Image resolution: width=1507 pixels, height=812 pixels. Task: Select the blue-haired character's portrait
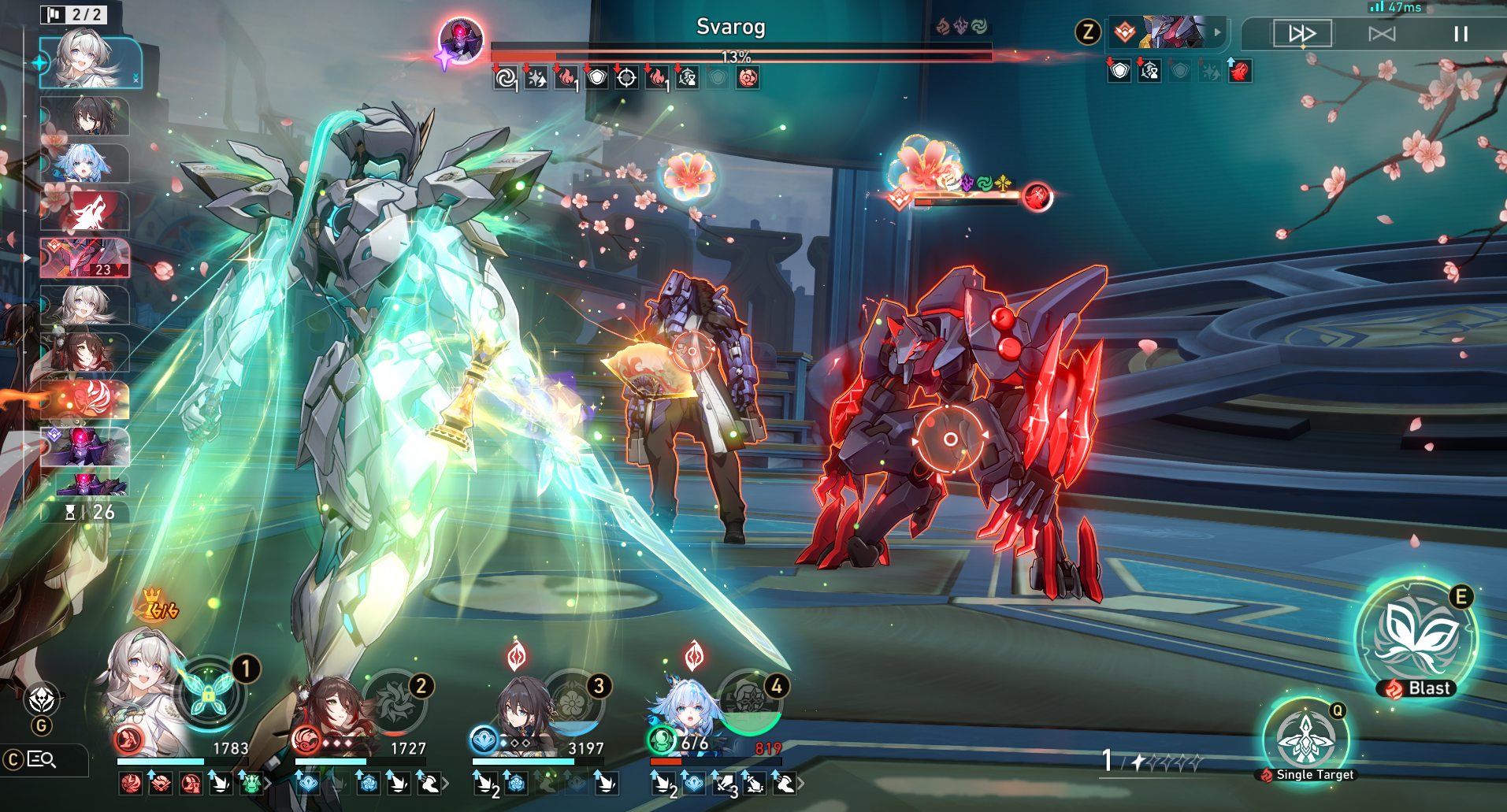point(685,709)
